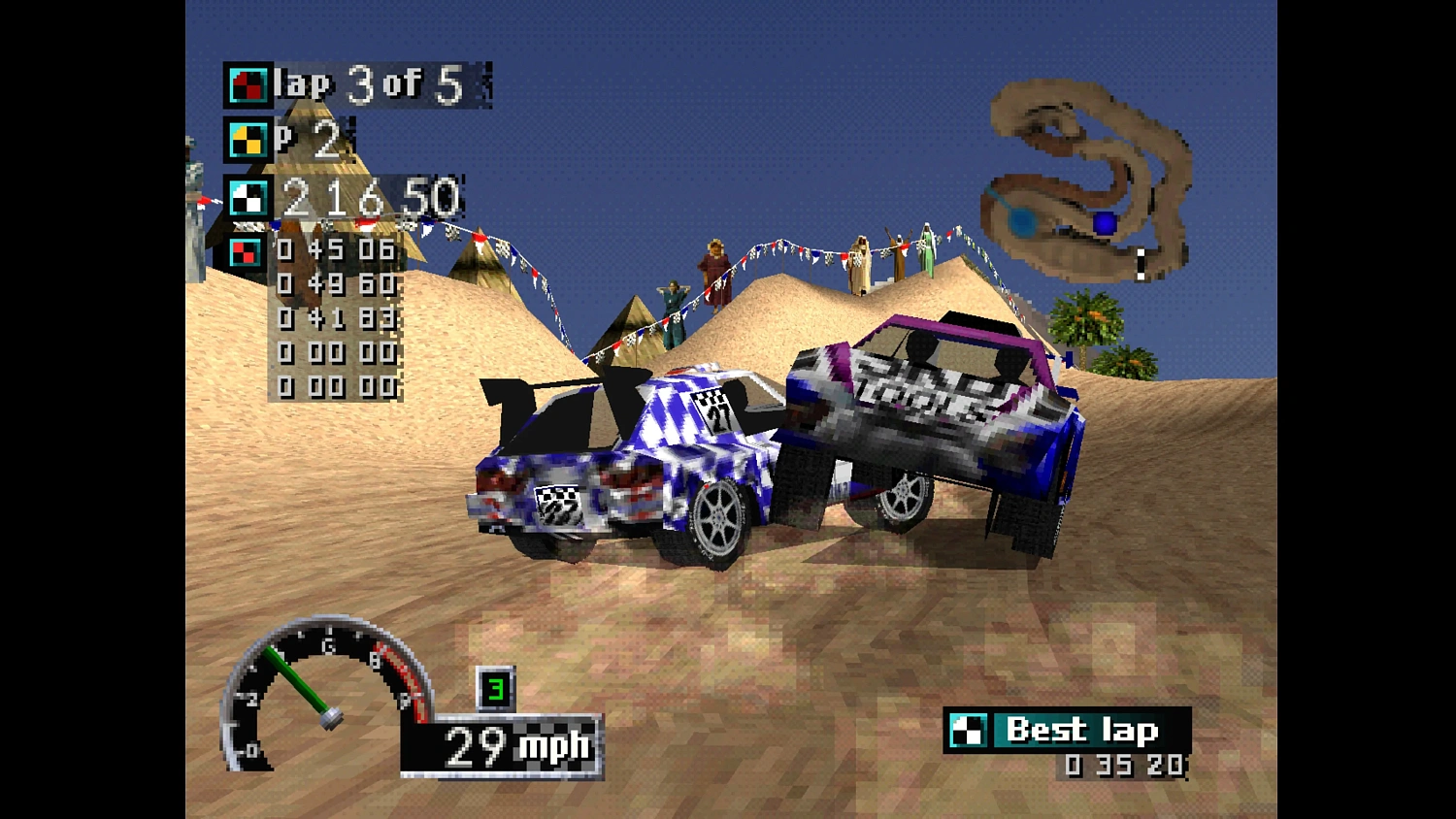Click the first split time 0 45 06

(x=335, y=249)
